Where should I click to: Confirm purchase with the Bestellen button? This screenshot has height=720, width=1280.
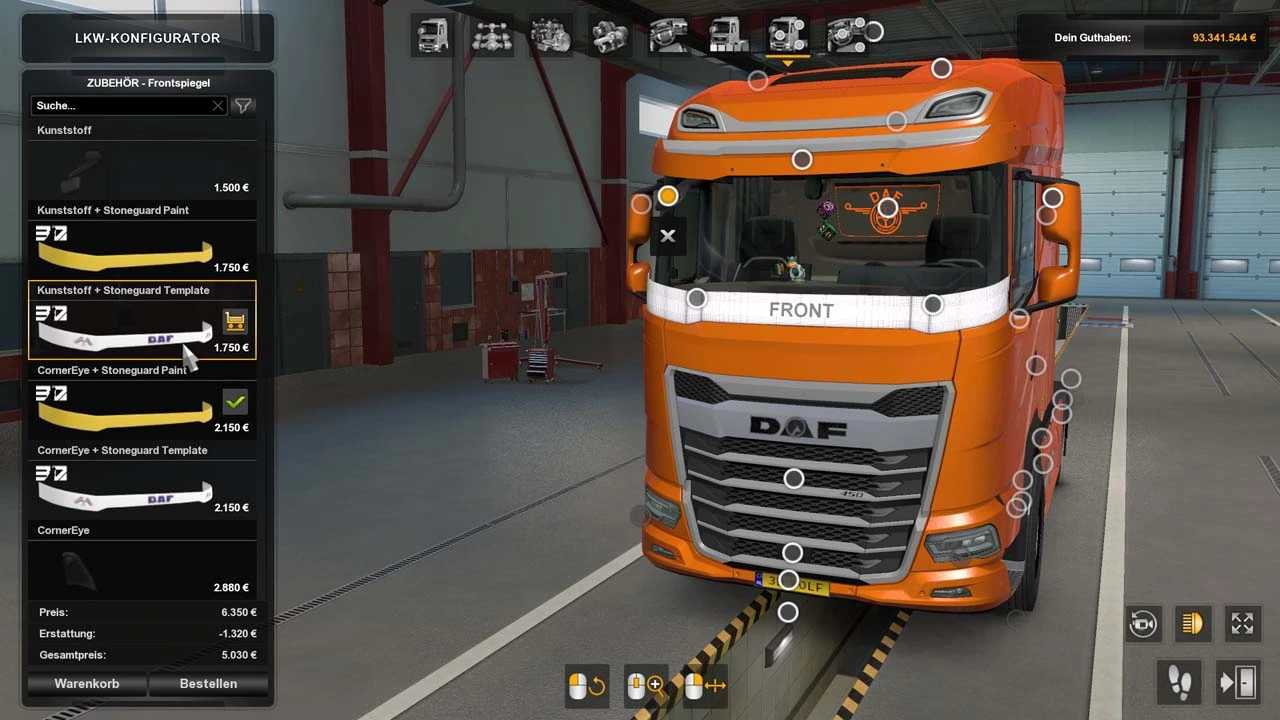[208, 684]
